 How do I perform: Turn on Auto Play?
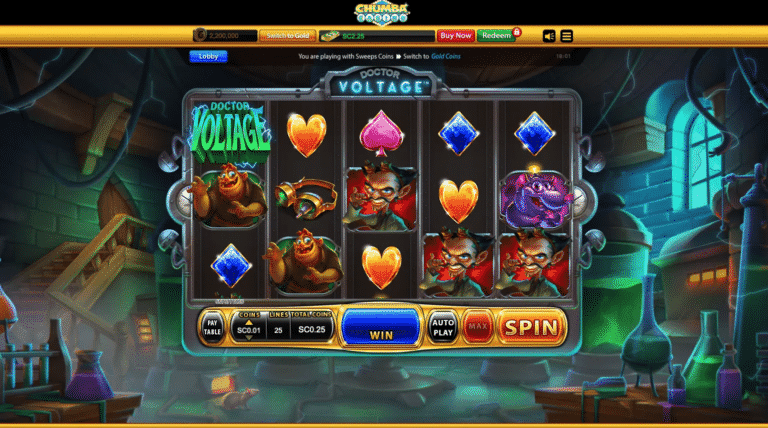[x=443, y=326]
